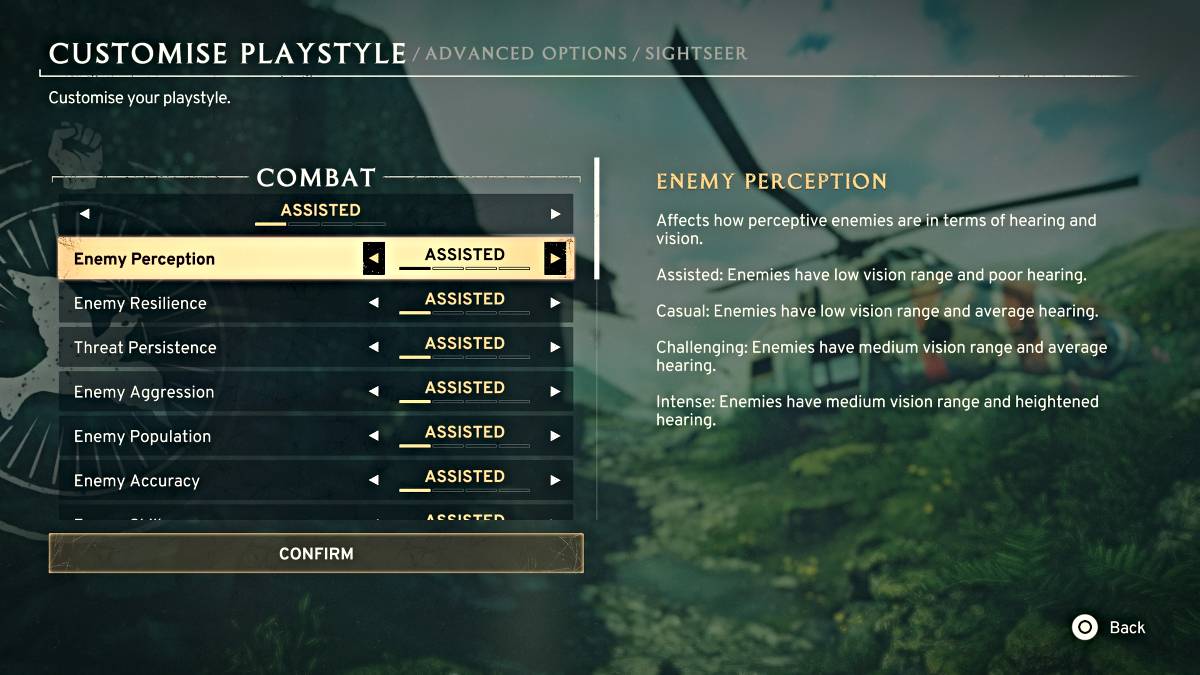Click right arrow for Threat Persistence
1200x675 pixels.
[x=555, y=347]
